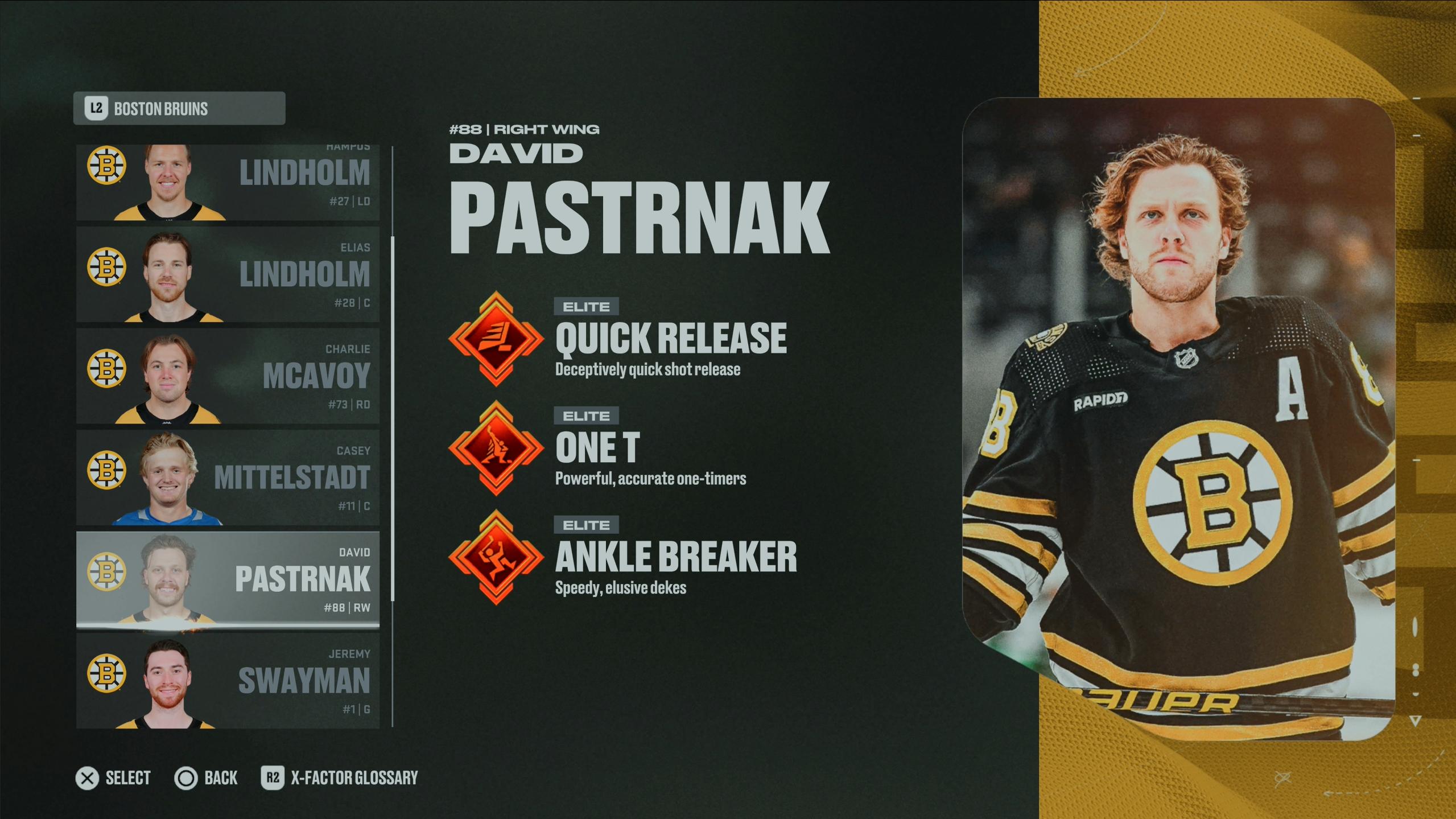Viewport: 1456px width, 819px height.
Task: Go back using the Back button
Action: point(206,777)
